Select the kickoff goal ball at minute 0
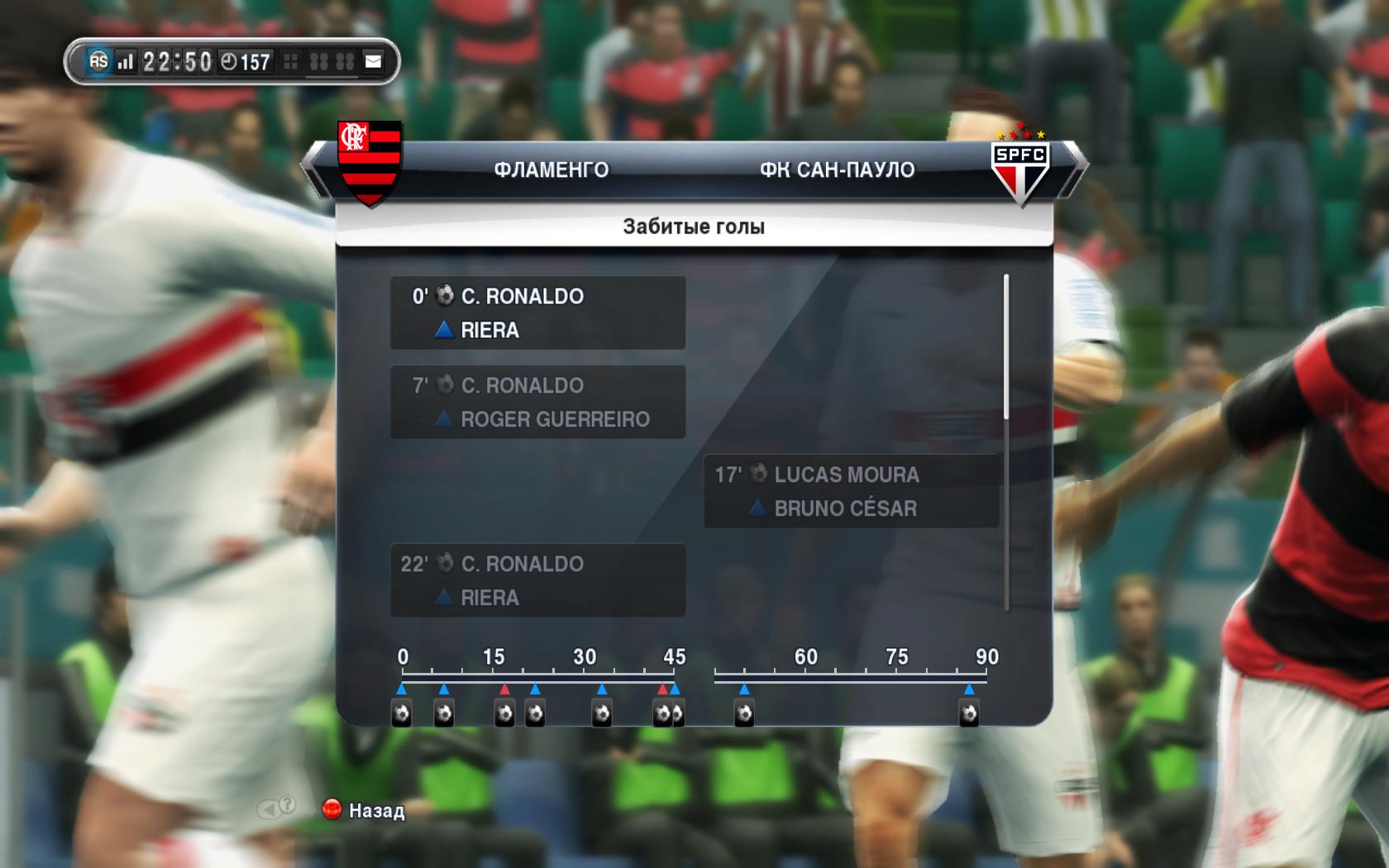Image resolution: width=1389 pixels, height=868 pixels. [x=401, y=713]
